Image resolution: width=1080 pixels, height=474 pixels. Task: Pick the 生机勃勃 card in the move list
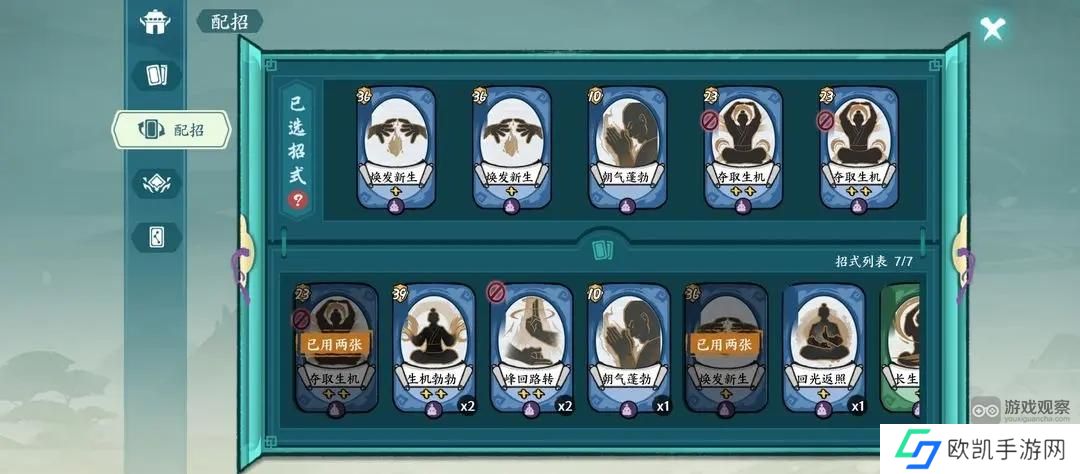(433, 348)
